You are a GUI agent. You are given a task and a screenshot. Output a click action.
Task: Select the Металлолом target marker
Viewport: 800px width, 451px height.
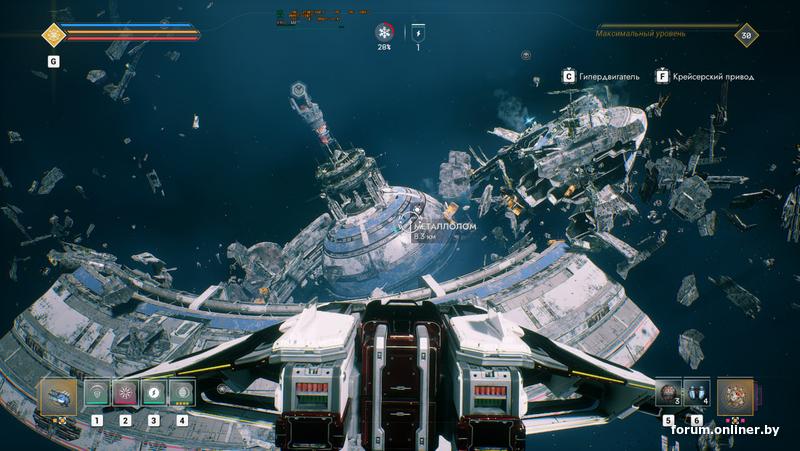coord(408,227)
